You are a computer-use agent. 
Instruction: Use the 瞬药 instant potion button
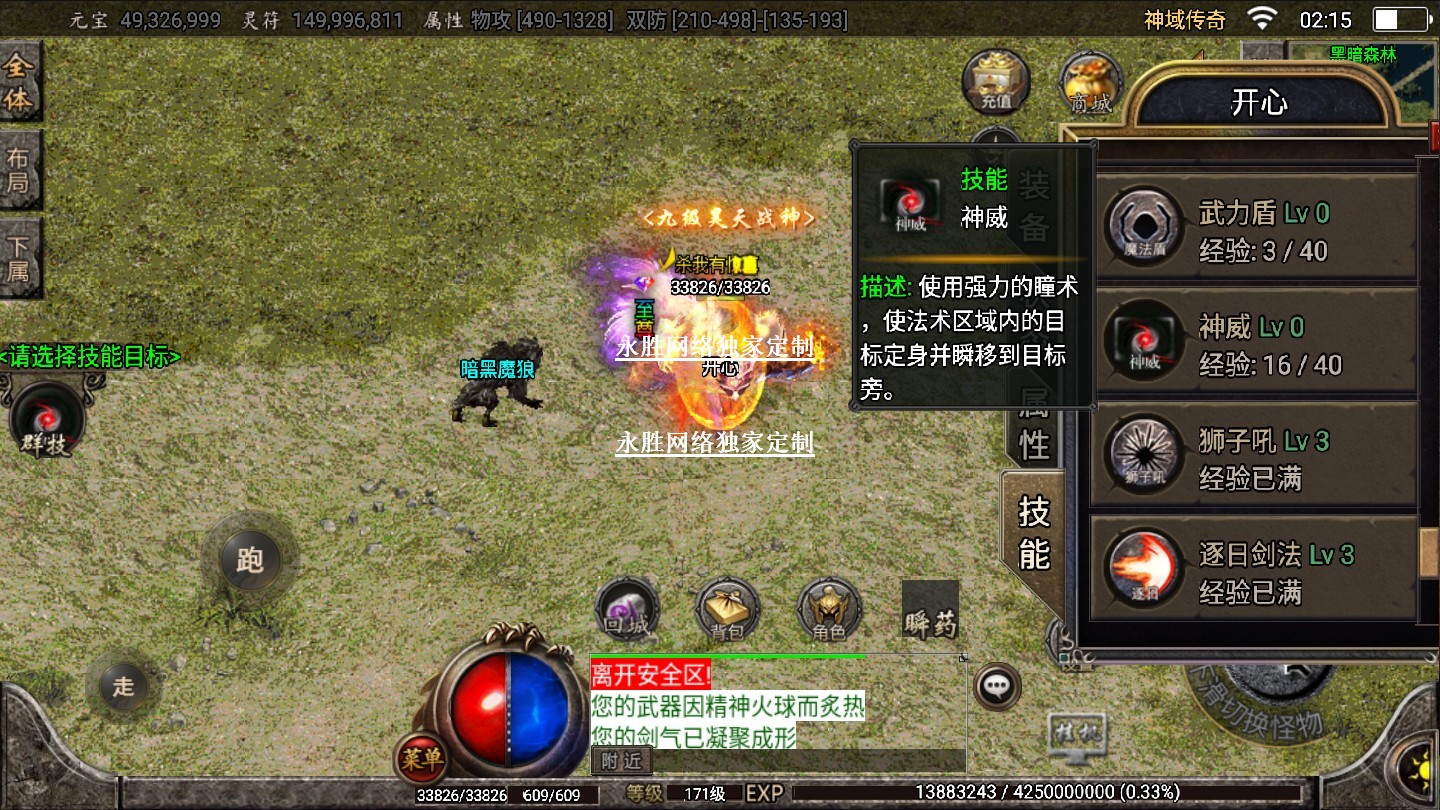(x=930, y=610)
